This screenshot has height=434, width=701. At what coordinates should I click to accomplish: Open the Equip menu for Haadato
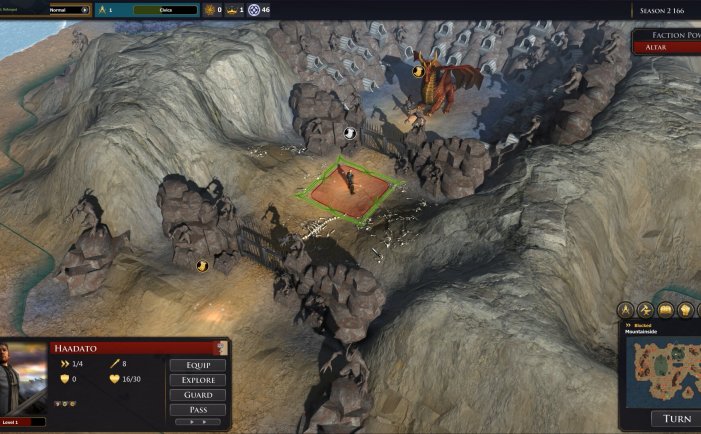point(196,365)
